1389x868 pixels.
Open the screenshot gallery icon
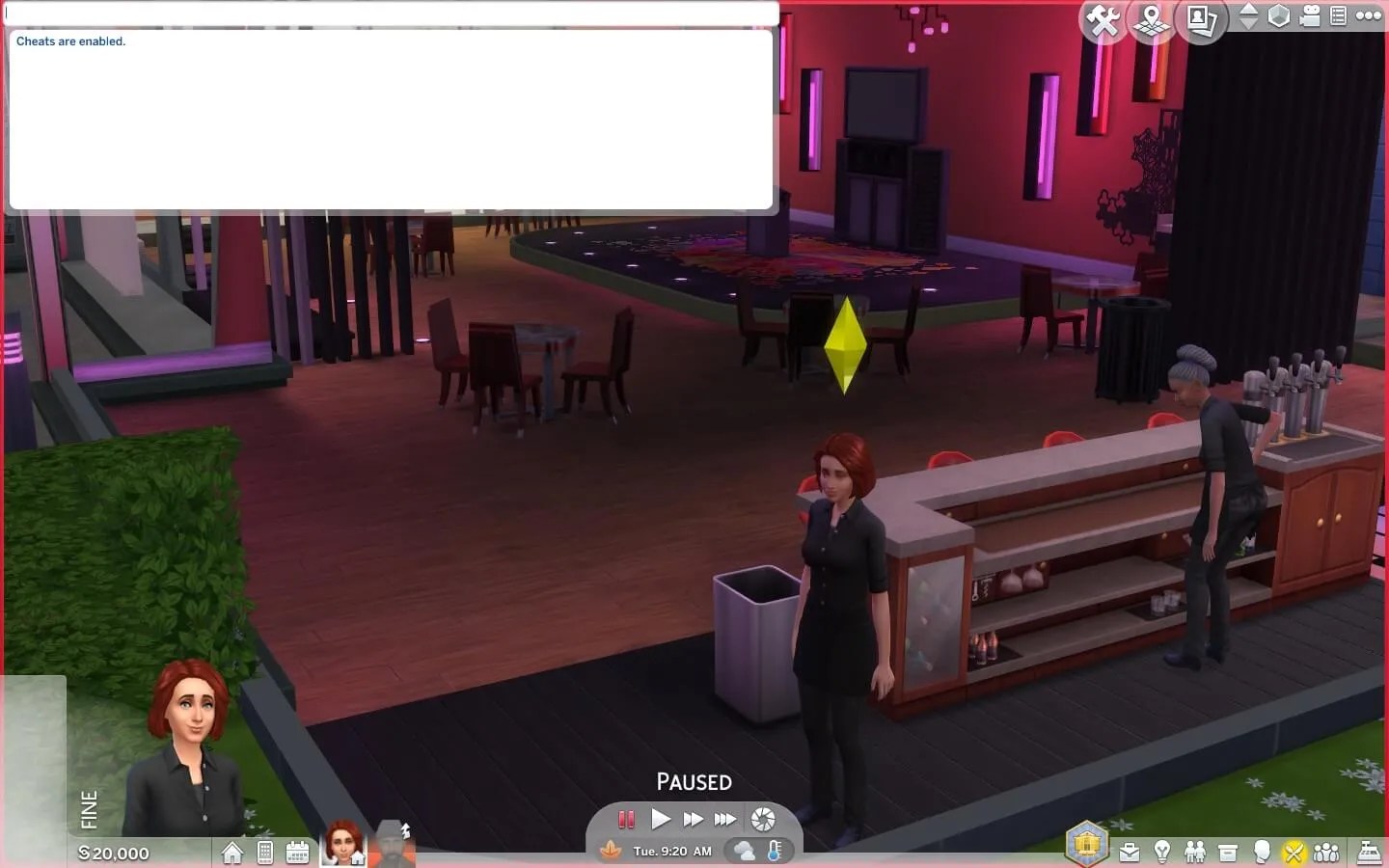click(1202, 17)
